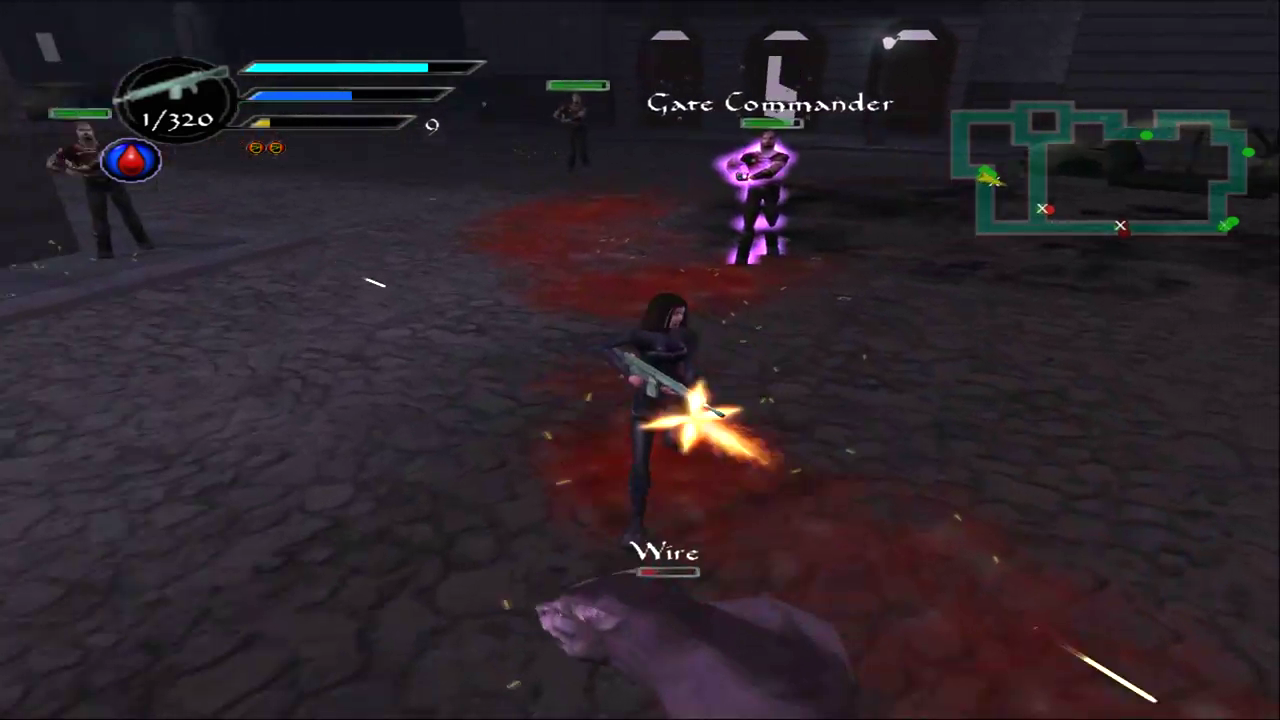Click the yellow player arrow on the minimap
The height and width of the screenshot is (720, 1280).
(x=991, y=179)
